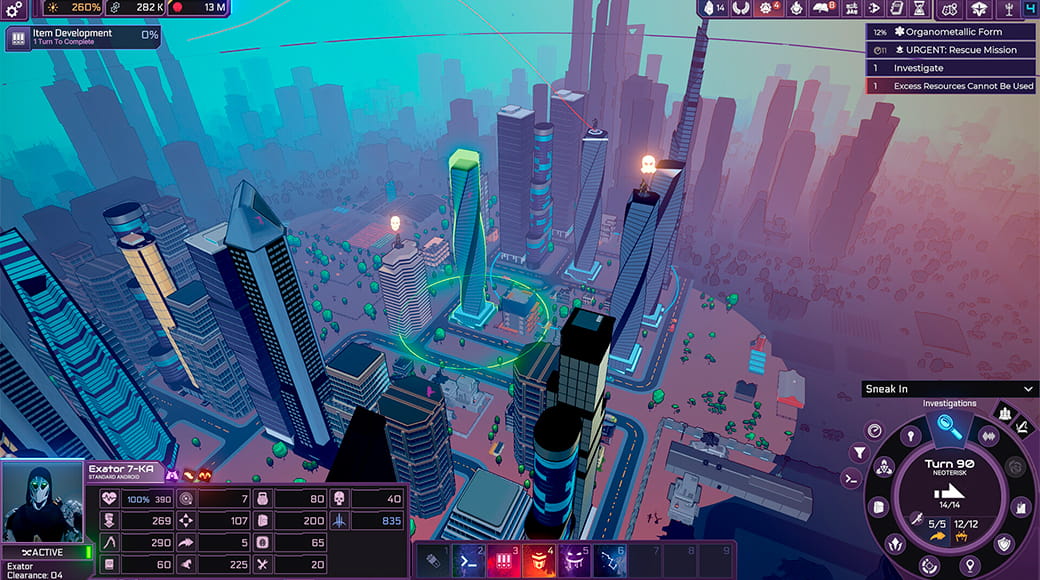This screenshot has width=1040, height=580.
Task: Open the settings gear menu
Action: click(x=14, y=9)
